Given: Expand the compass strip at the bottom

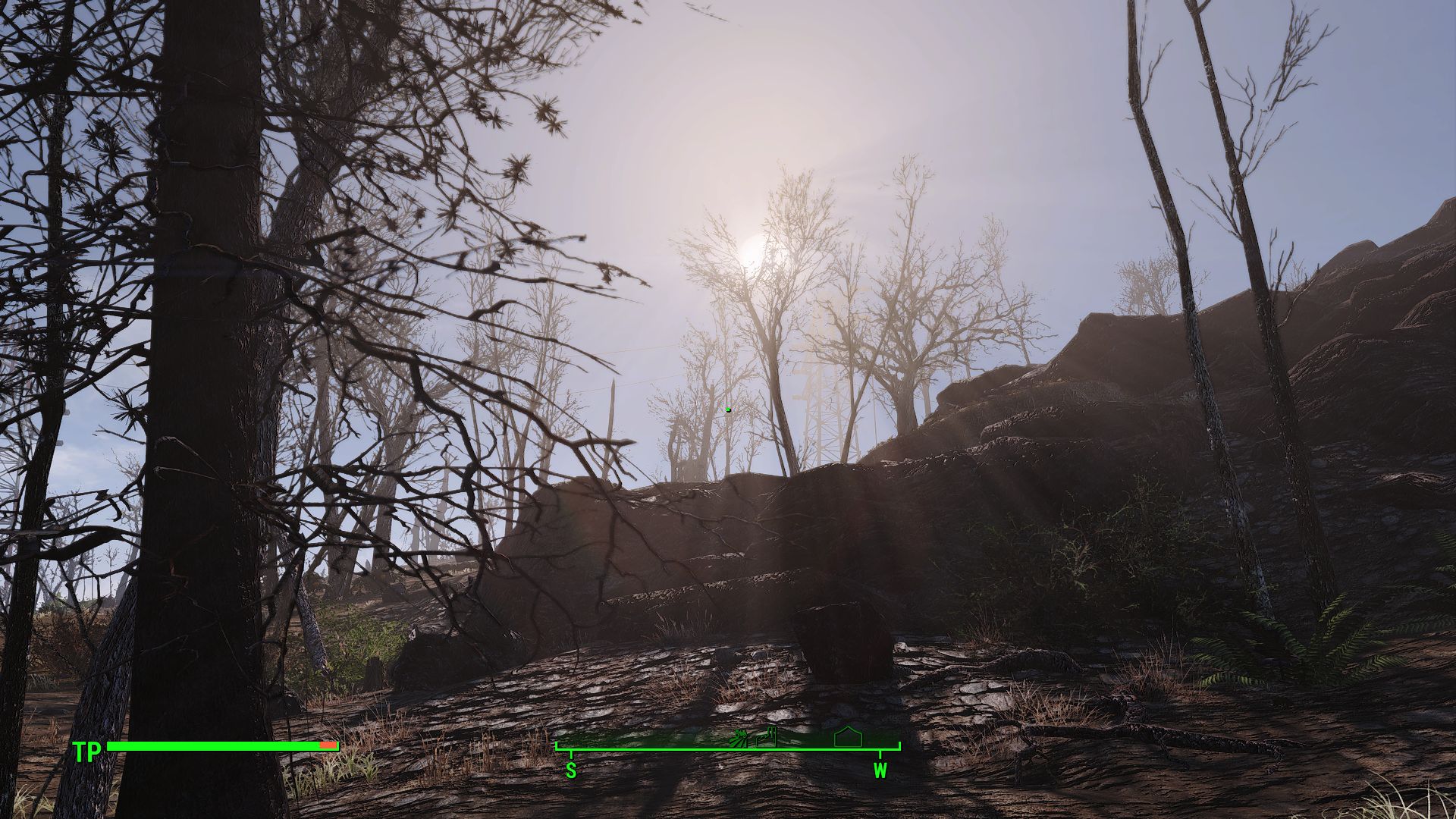Looking at the screenshot, I should pos(728,749).
